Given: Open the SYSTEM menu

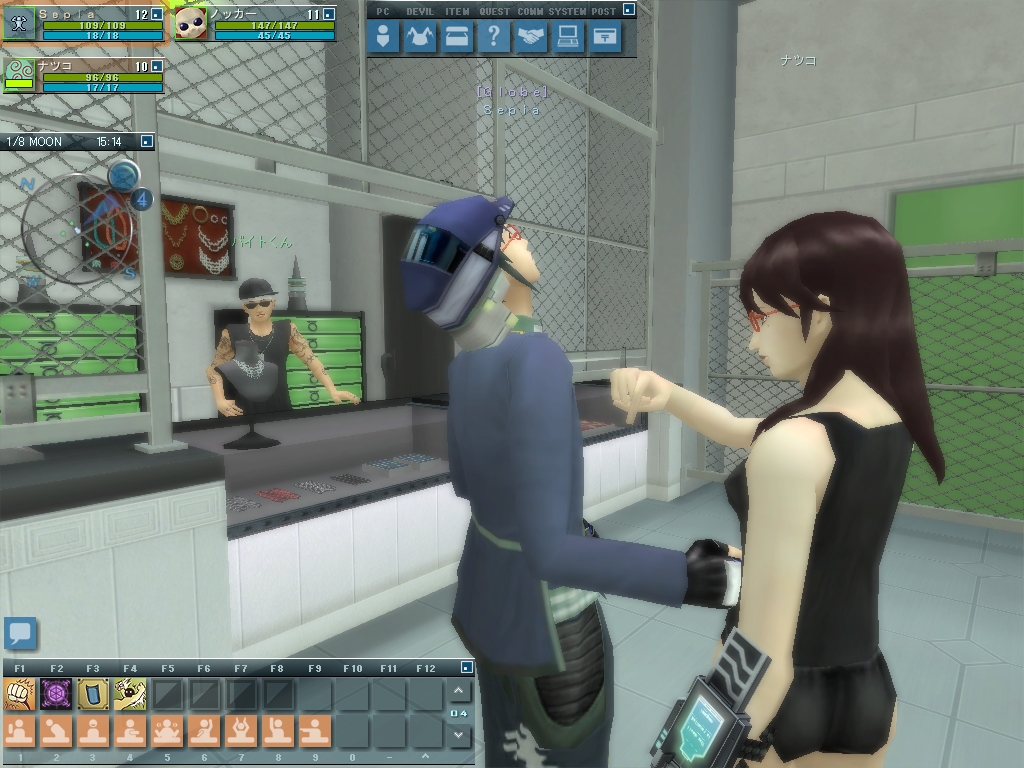Looking at the screenshot, I should point(568,38).
